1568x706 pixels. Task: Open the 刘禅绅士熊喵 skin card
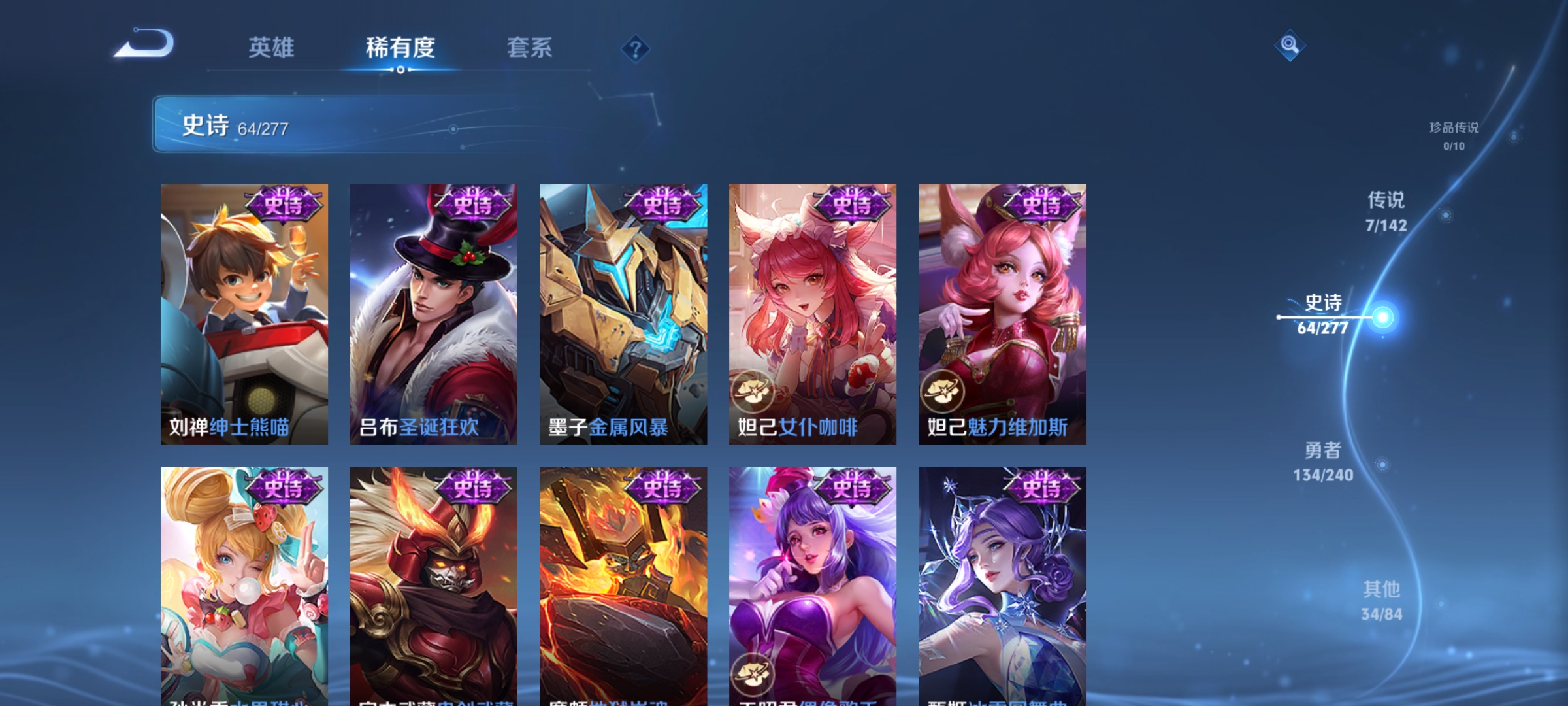pos(243,314)
